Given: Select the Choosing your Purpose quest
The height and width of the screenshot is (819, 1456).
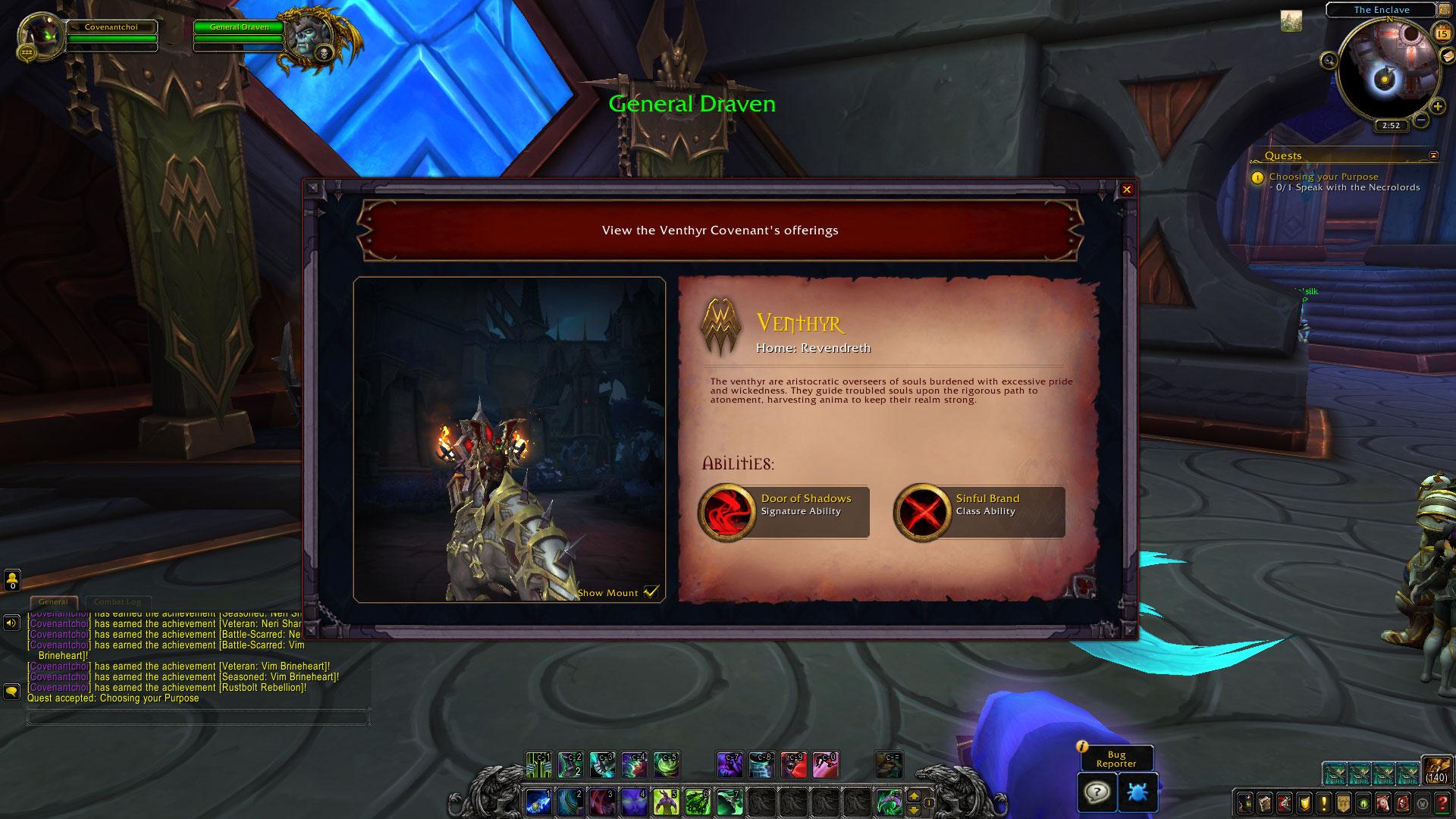Looking at the screenshot, I should click(x=1323, y=177).
